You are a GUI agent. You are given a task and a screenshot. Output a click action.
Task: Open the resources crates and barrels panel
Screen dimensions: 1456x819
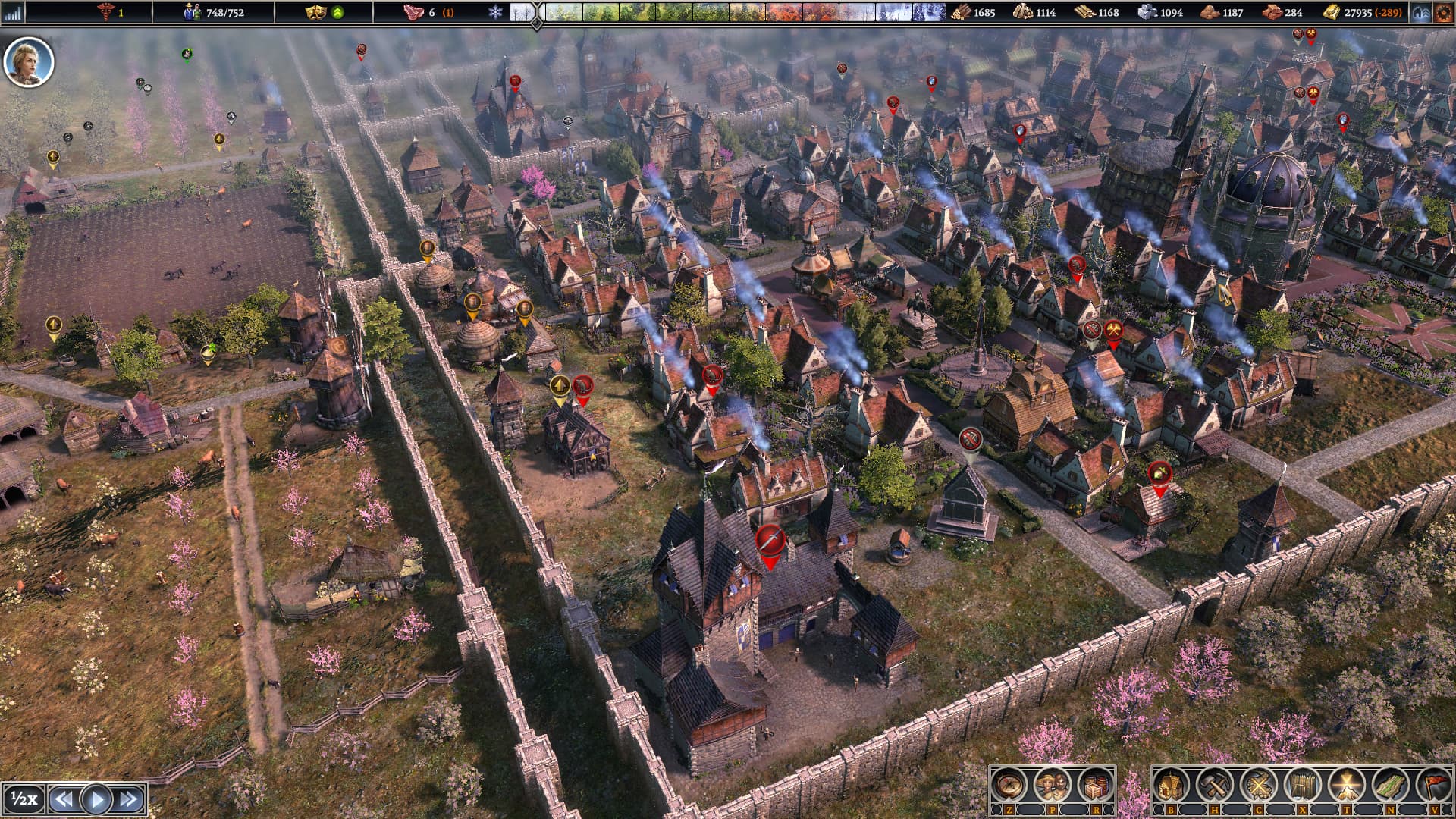pos(1094,785)
